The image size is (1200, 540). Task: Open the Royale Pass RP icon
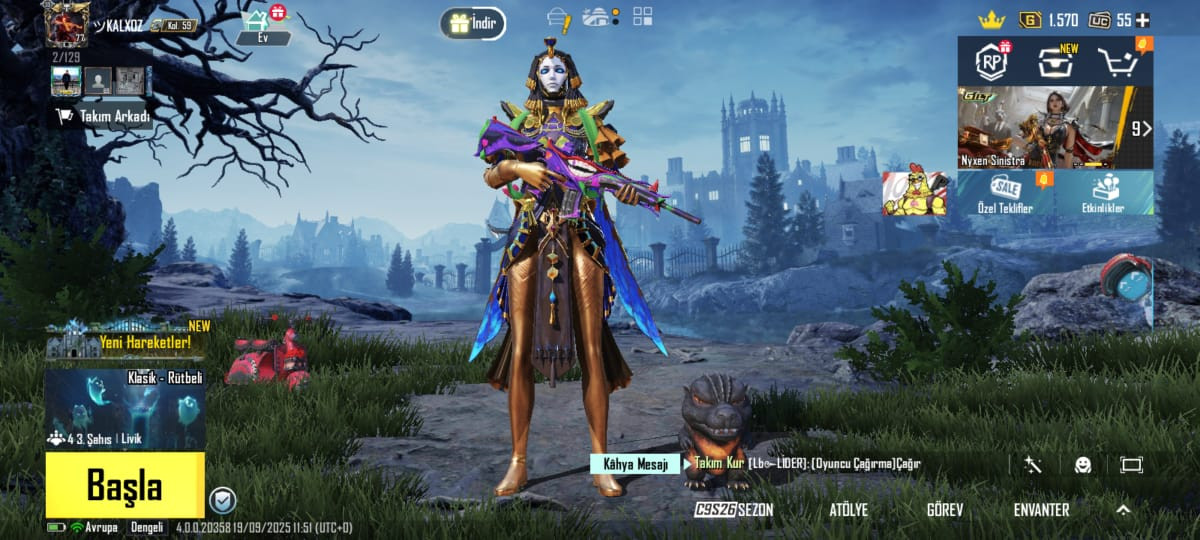[x=992, y=62]
